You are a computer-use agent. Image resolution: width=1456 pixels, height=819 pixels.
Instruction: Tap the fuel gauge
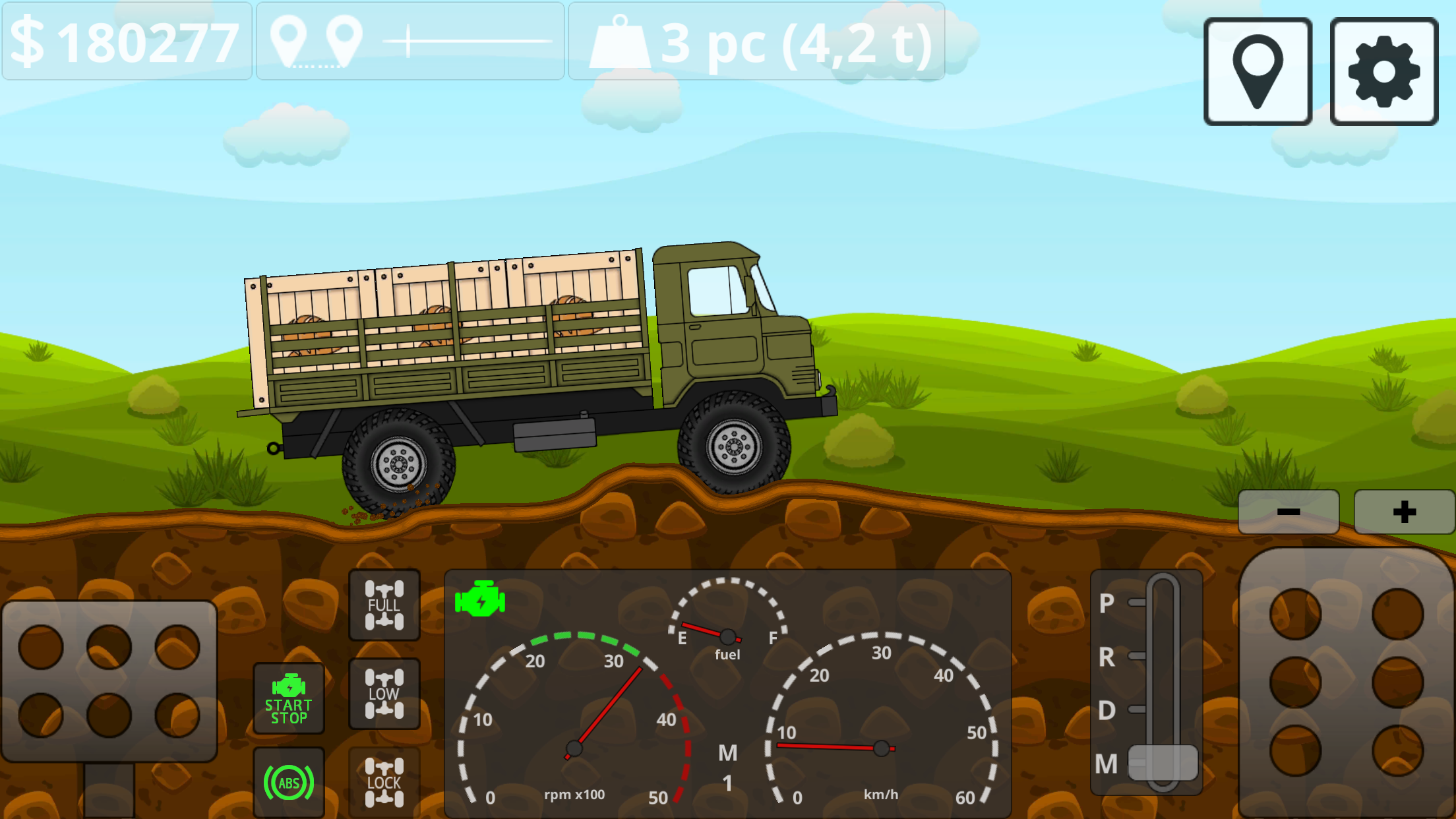tap(727, 633)
